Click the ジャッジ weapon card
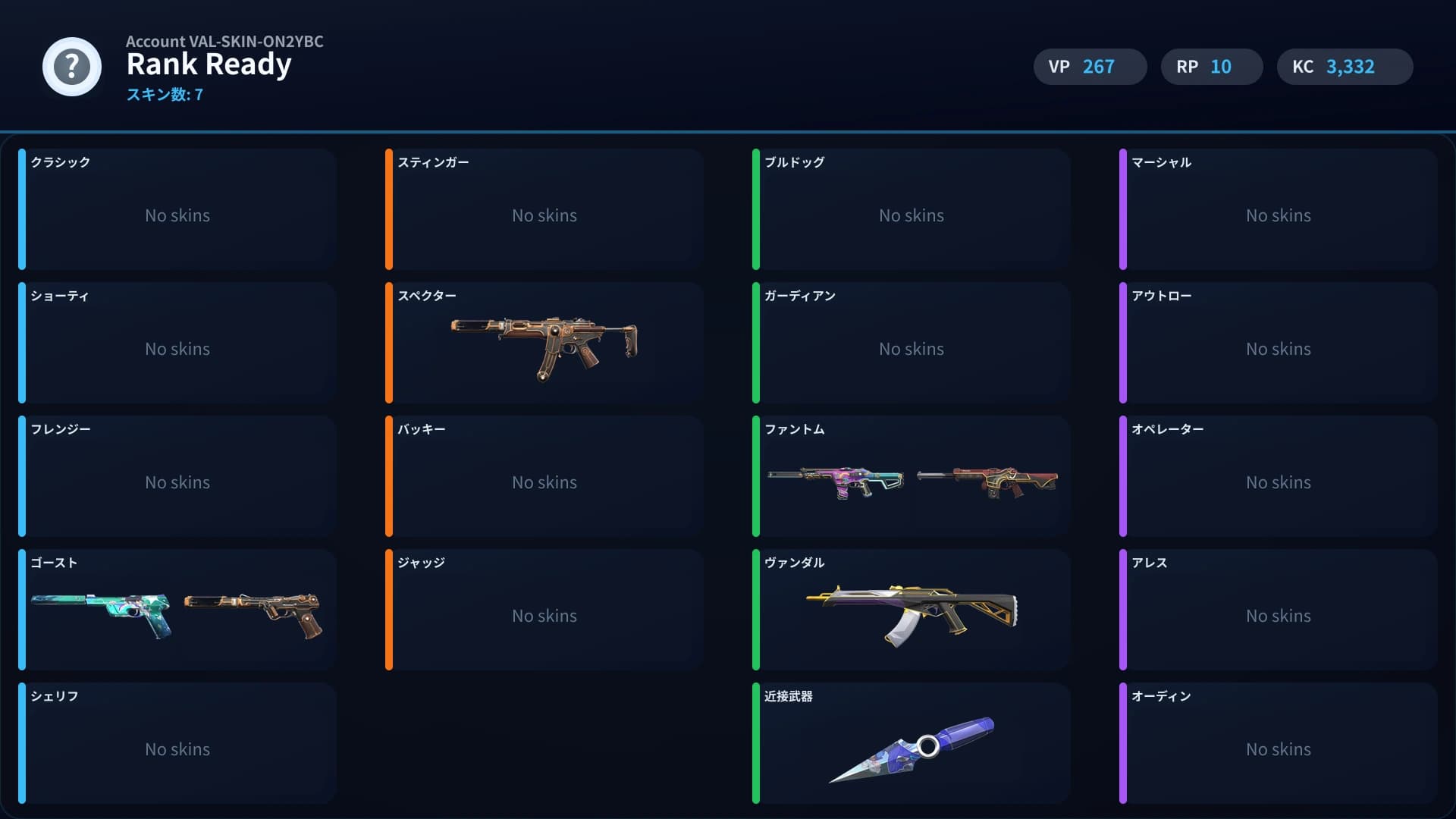The width and height of the screenshot is (1456, 819). click(x=544, y=610)
